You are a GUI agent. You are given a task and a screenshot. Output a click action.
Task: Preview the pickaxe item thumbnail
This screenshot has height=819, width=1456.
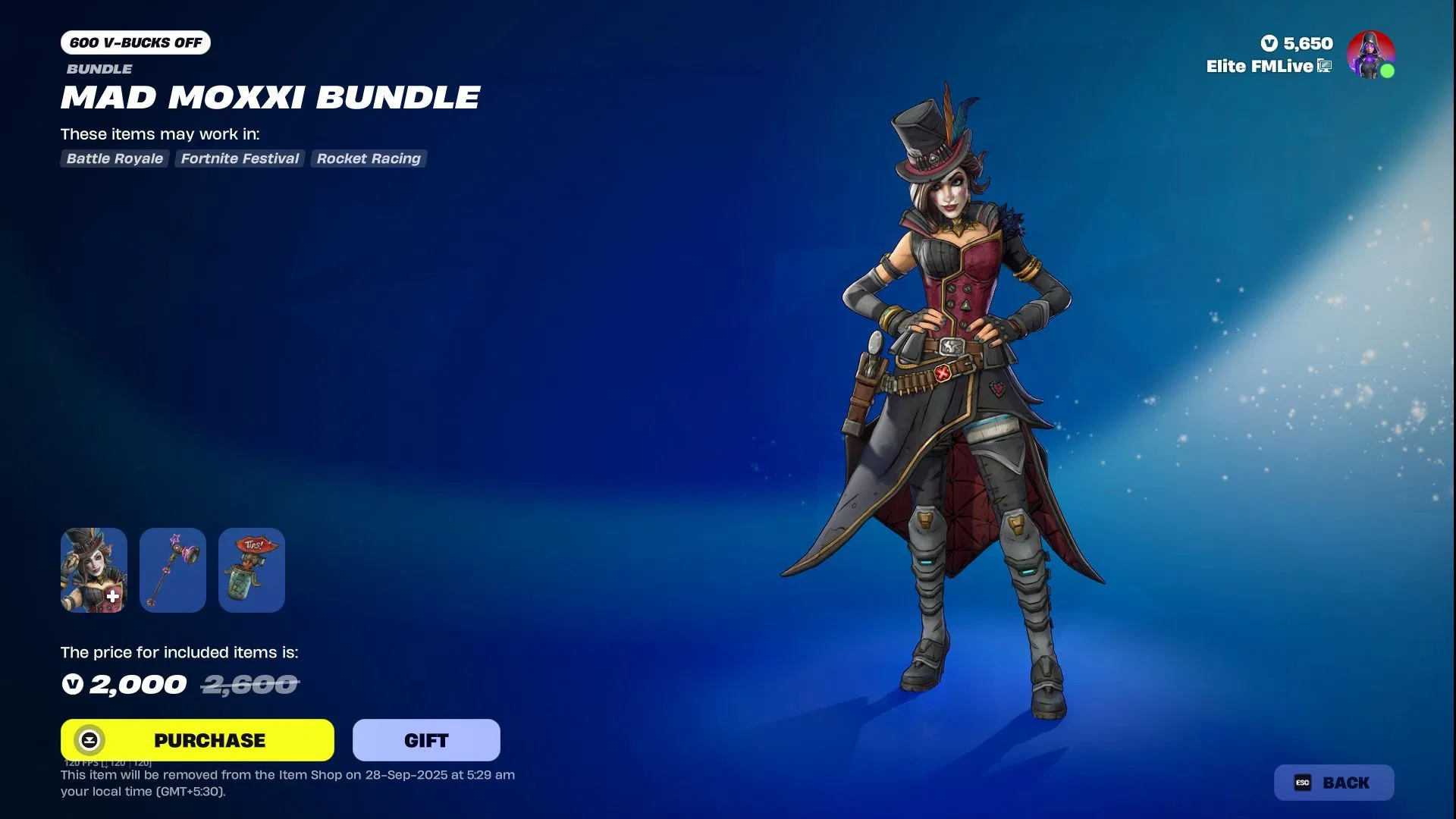173,570
